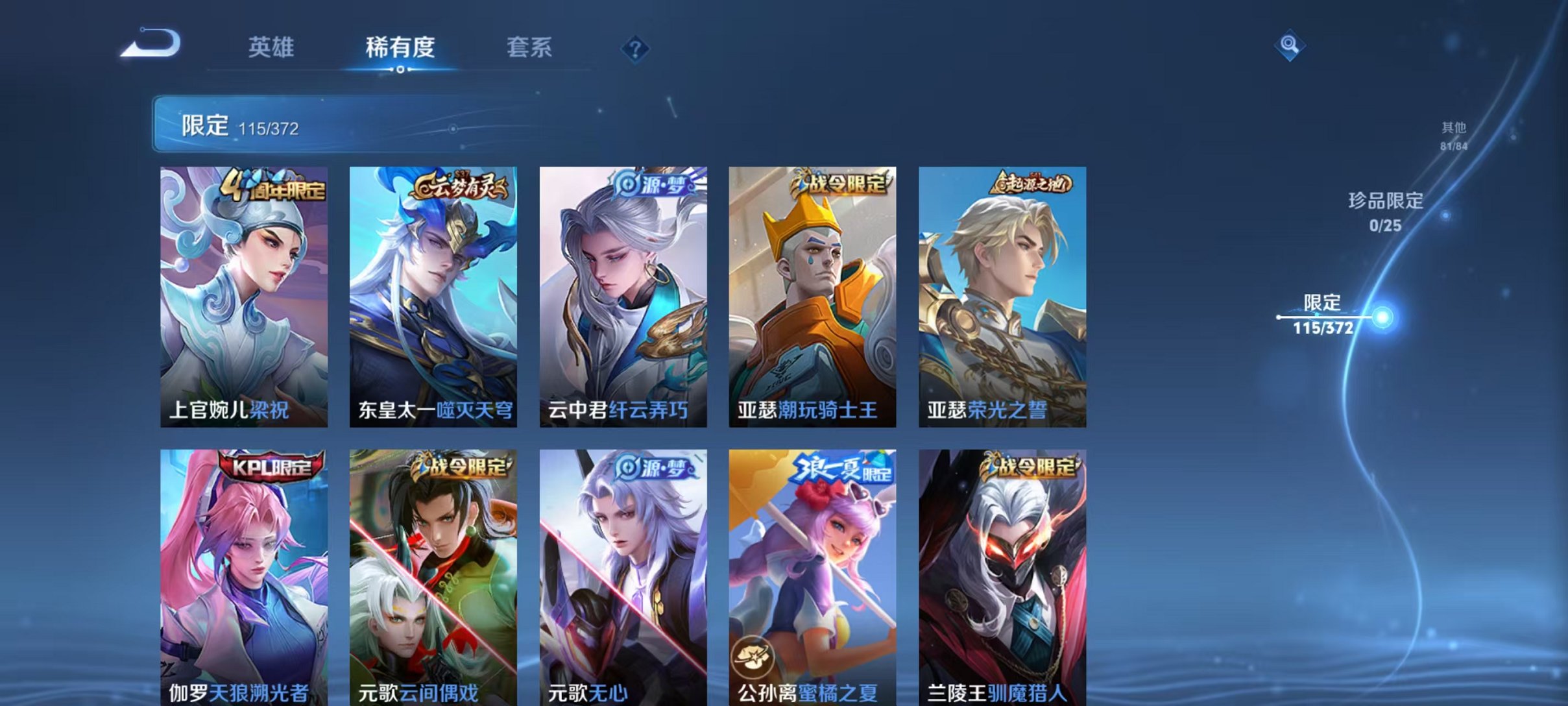
Task: Switch to the 套系 tab
Action: 529,47
